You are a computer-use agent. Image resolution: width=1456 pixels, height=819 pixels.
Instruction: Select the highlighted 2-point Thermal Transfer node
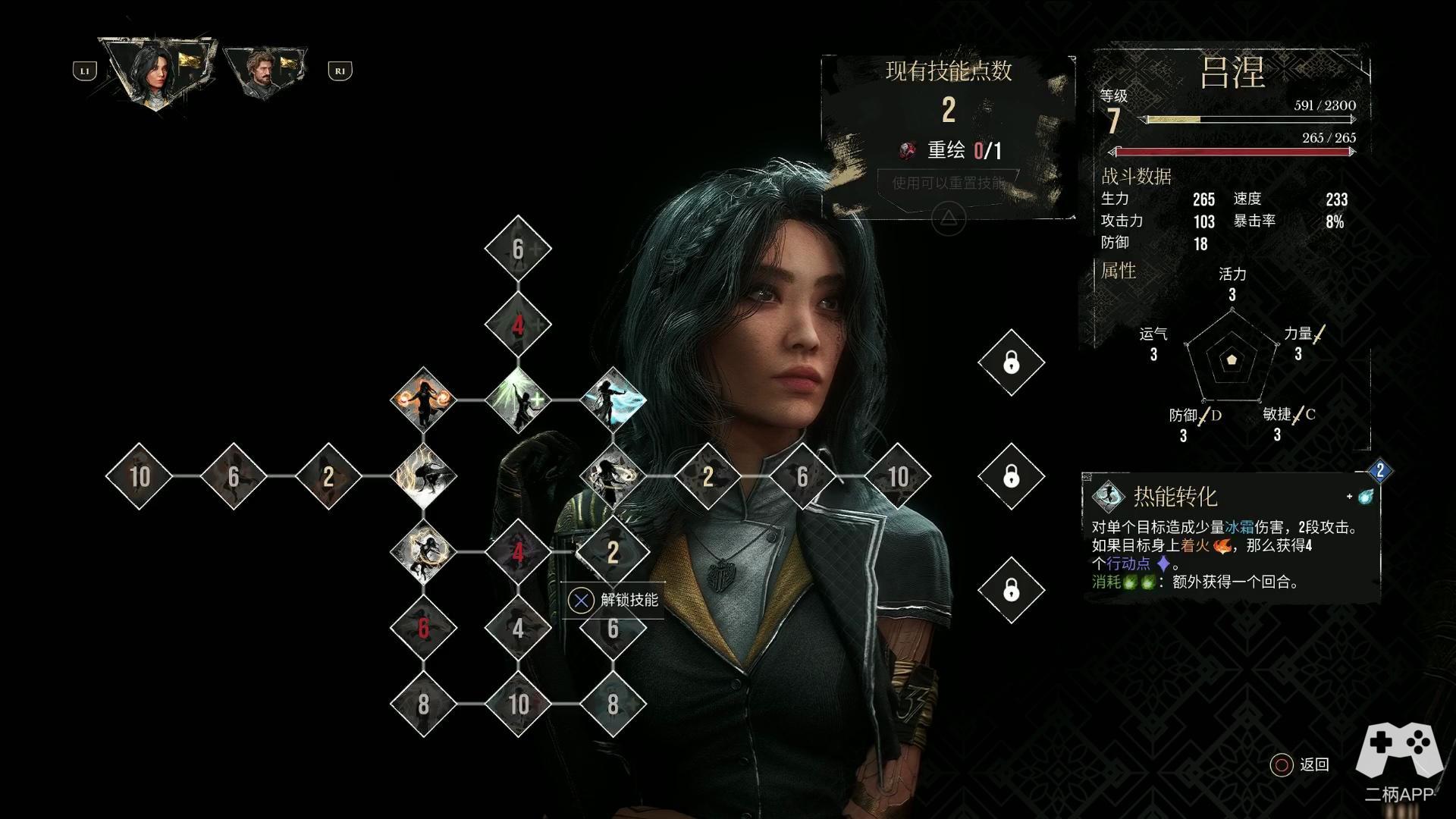(613, 552)
